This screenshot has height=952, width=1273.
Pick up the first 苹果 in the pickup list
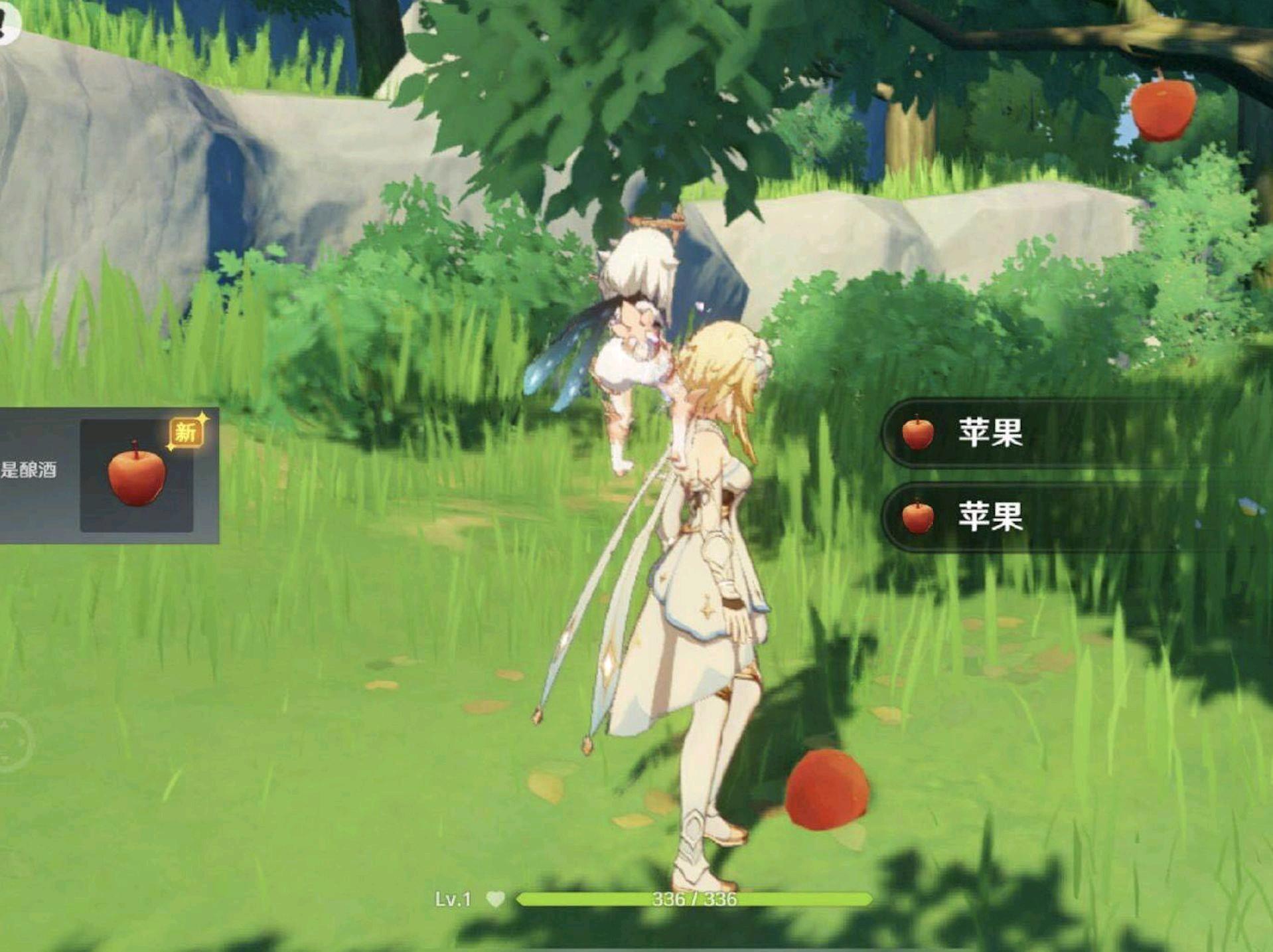pyautogui.click(x=989, y=432)
